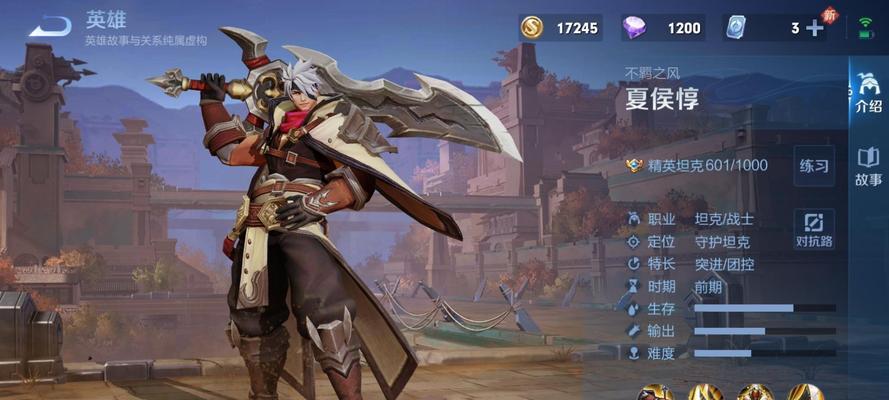Select the 对抗路 lane button
Viewport: 889px width, 400px height.
[x=814, y=229]
